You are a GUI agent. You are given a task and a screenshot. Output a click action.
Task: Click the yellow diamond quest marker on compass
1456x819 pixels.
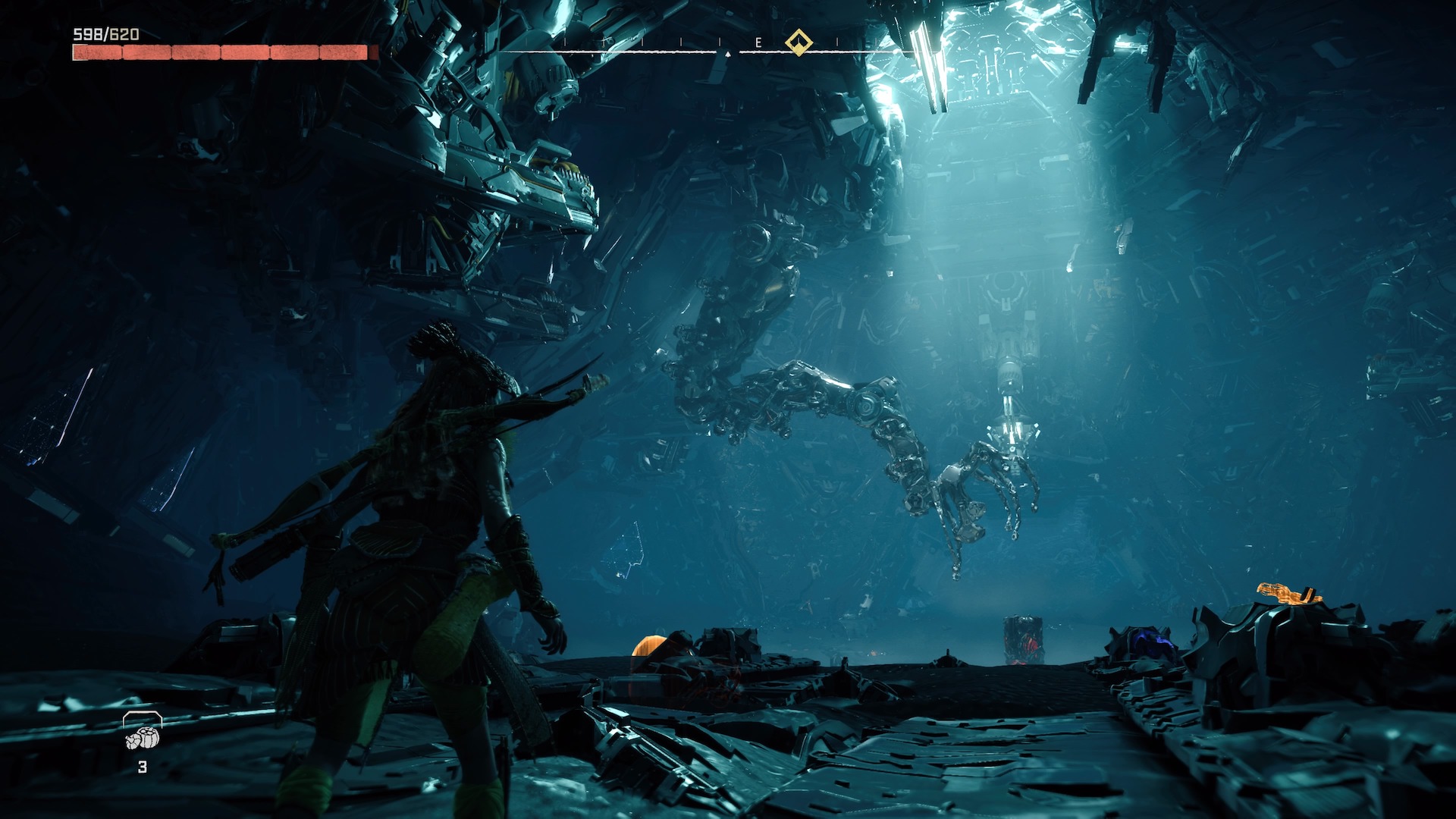[x=798, y=42]
